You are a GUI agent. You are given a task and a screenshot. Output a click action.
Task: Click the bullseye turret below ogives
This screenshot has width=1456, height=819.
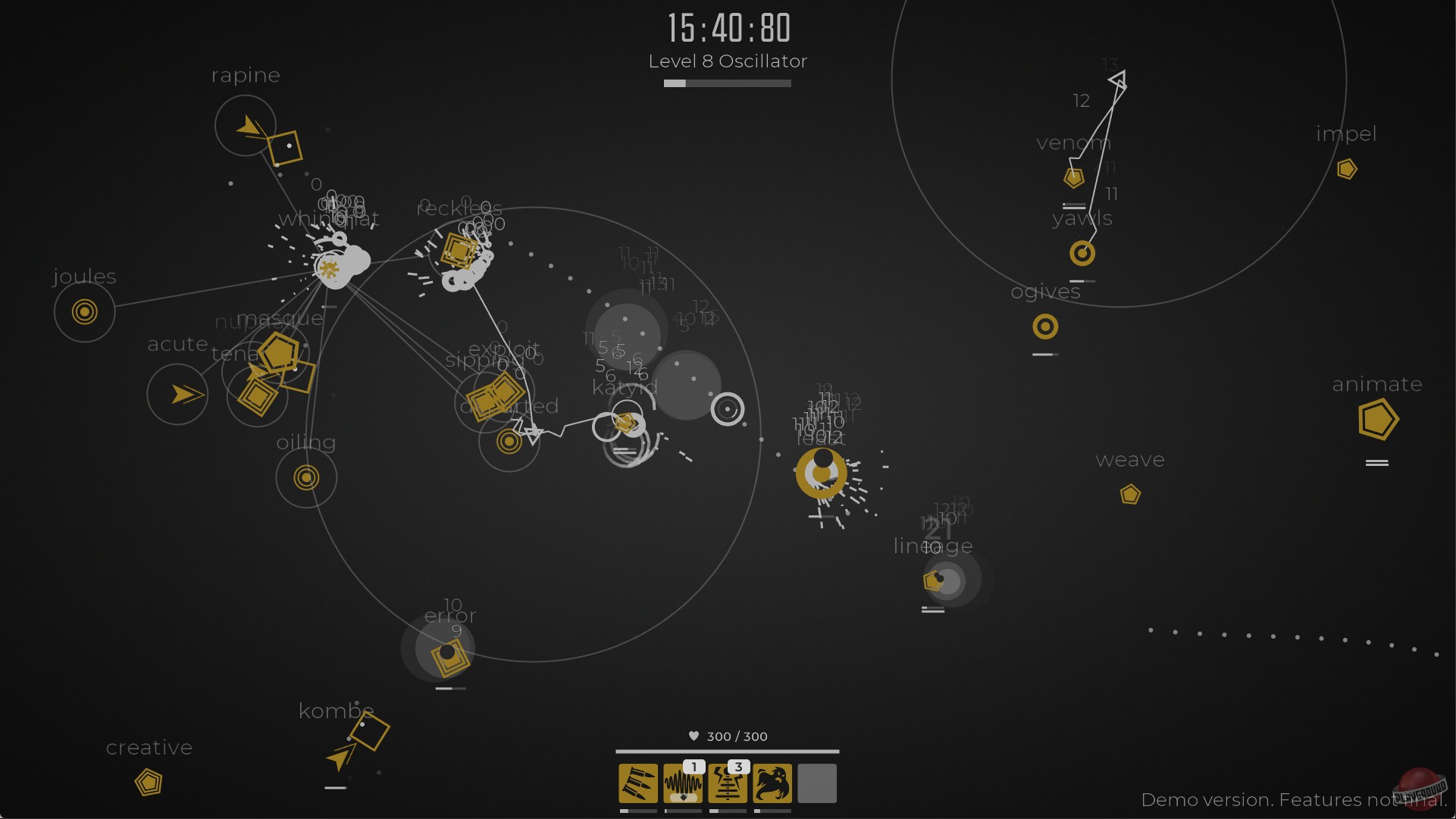pyautogui.click(x=1045, y=327)
